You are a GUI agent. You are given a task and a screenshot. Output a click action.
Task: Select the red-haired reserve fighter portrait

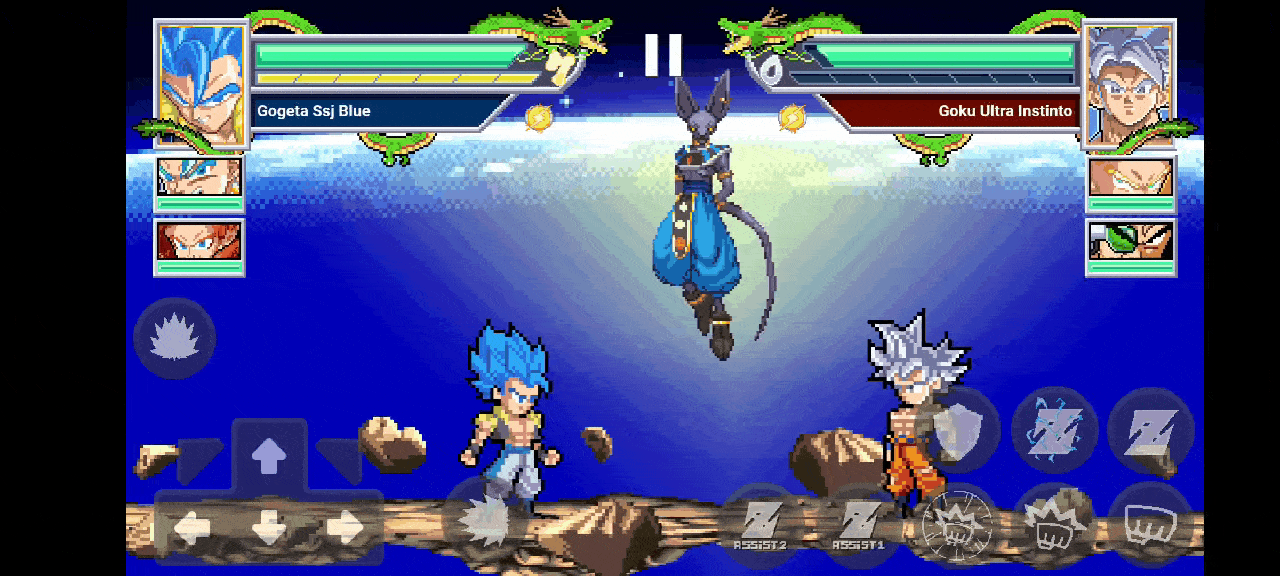pos(199,241)
